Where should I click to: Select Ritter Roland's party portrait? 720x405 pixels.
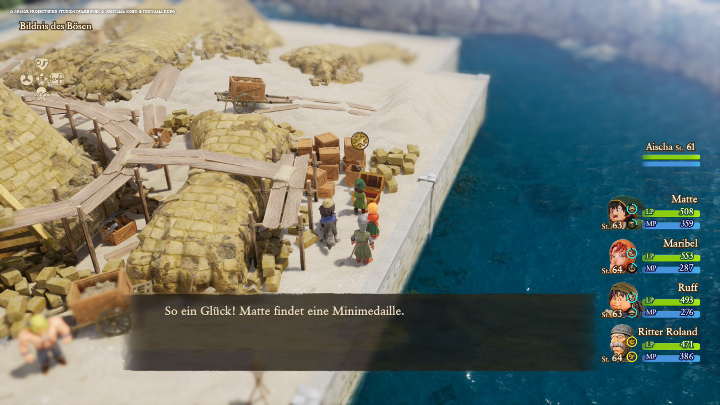[x=622, y=344]
